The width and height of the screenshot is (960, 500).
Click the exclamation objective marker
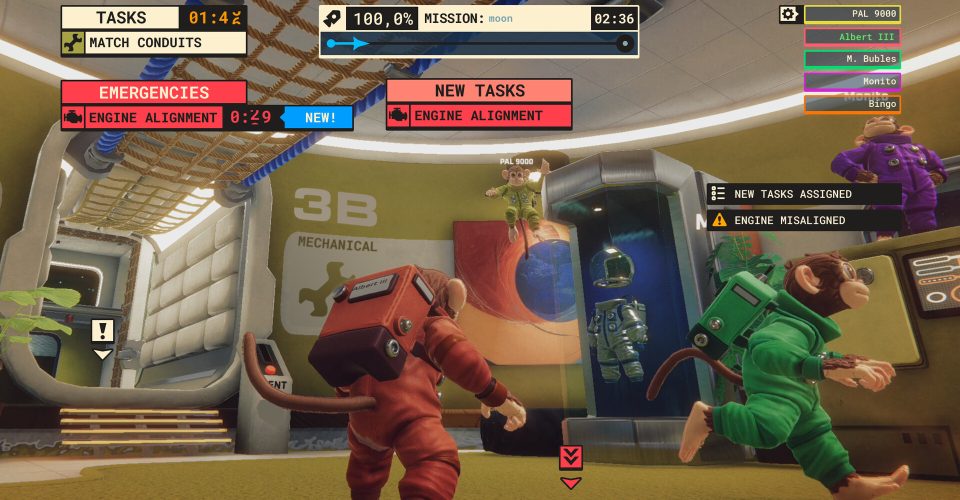tap(102, 331)
